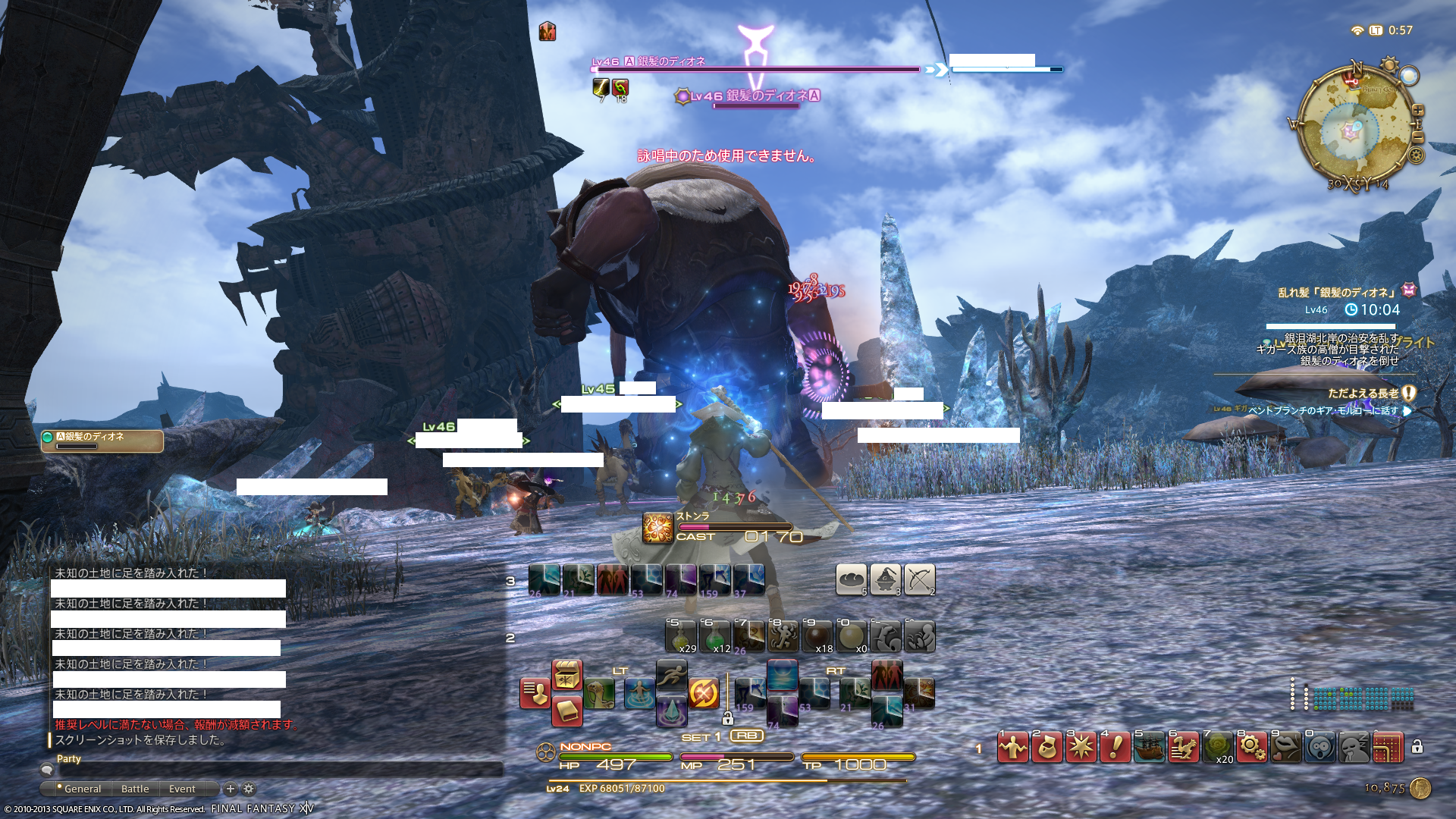The image size is (1456, 819).
Task: Open the chat log settings gear
Action: 249,789
